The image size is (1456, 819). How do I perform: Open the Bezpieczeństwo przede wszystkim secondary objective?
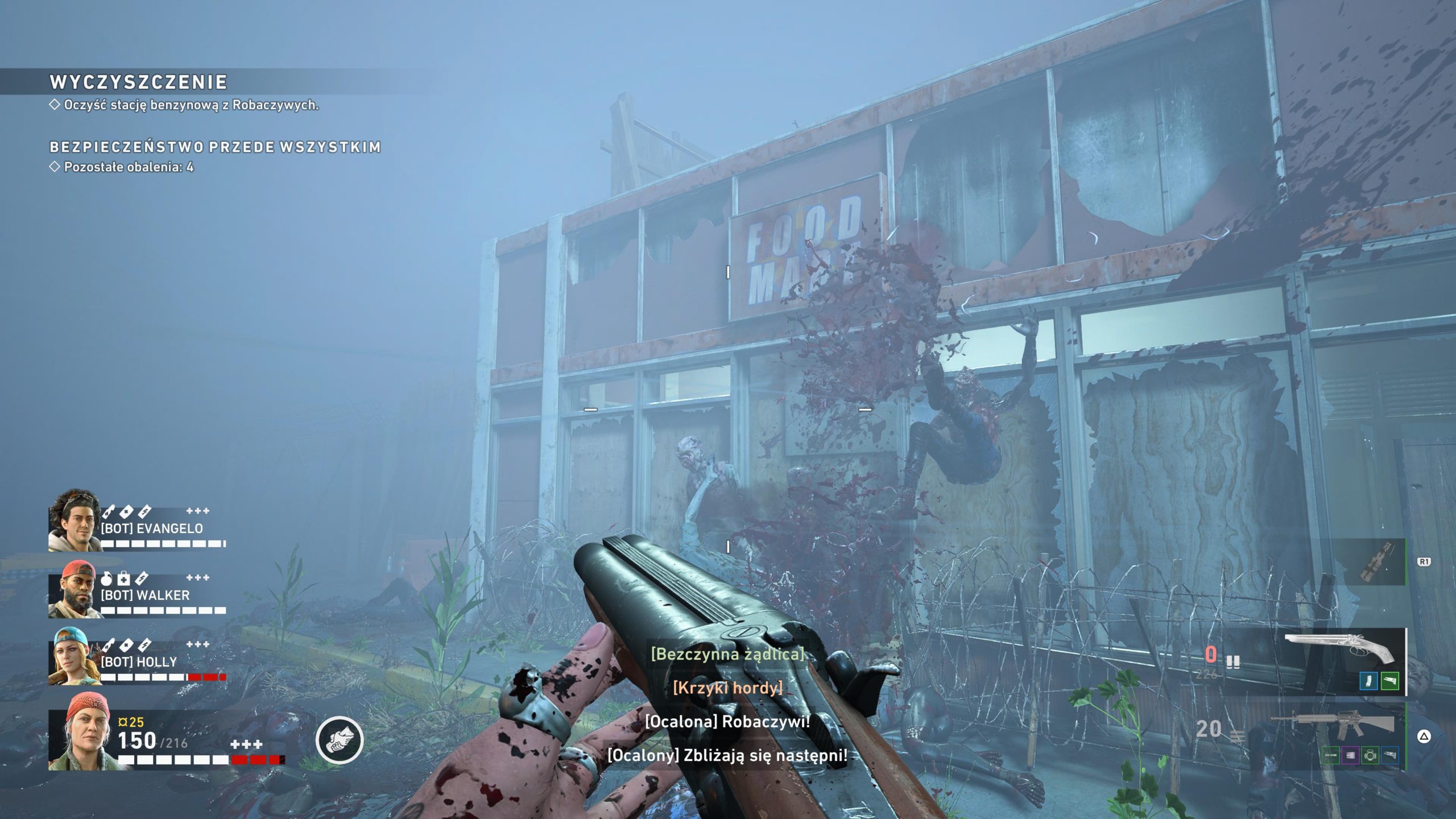(215, 147)
